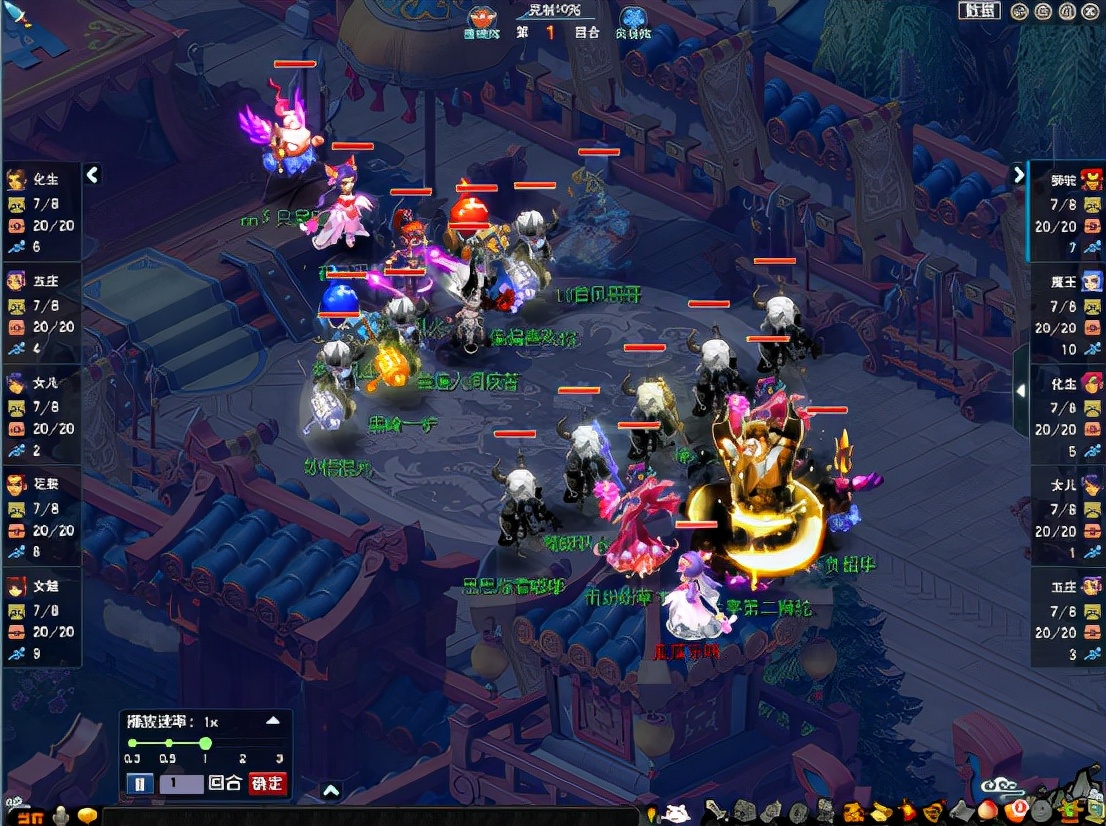Click the red 确定 confirm button
1106x826 pixels.
click(267, 783)
